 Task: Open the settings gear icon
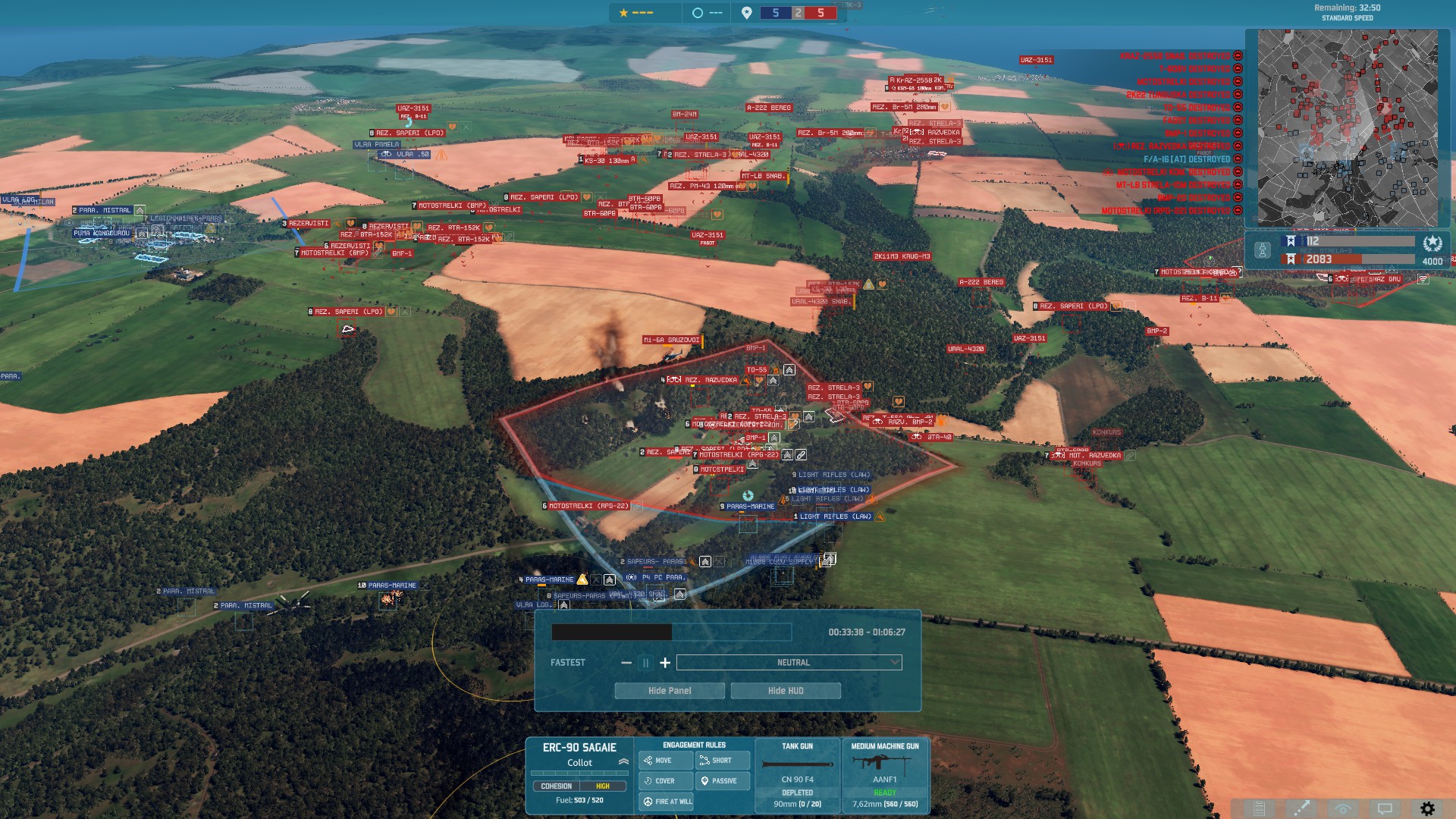point(1427,809)
